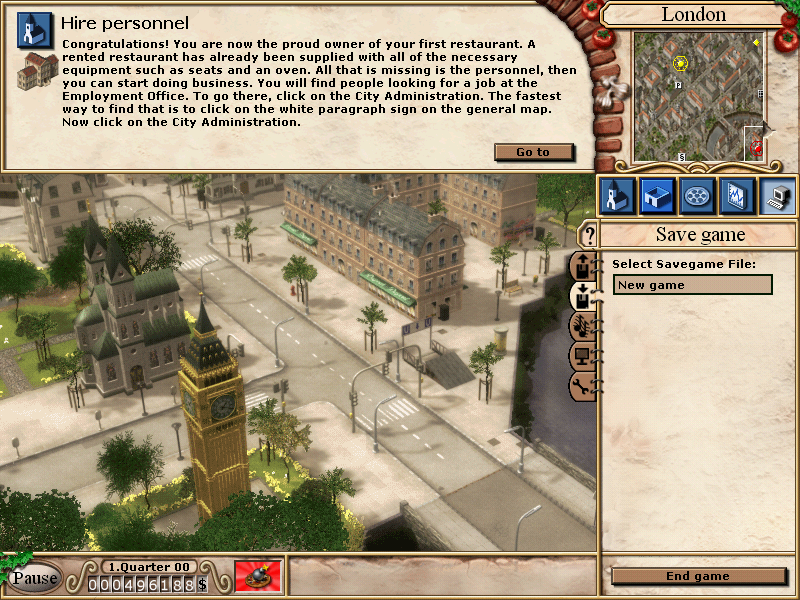This screenshot has width=800, height=600.
Task: Click the paragraph sign on the minimap
Action: (x=681, y=156)
